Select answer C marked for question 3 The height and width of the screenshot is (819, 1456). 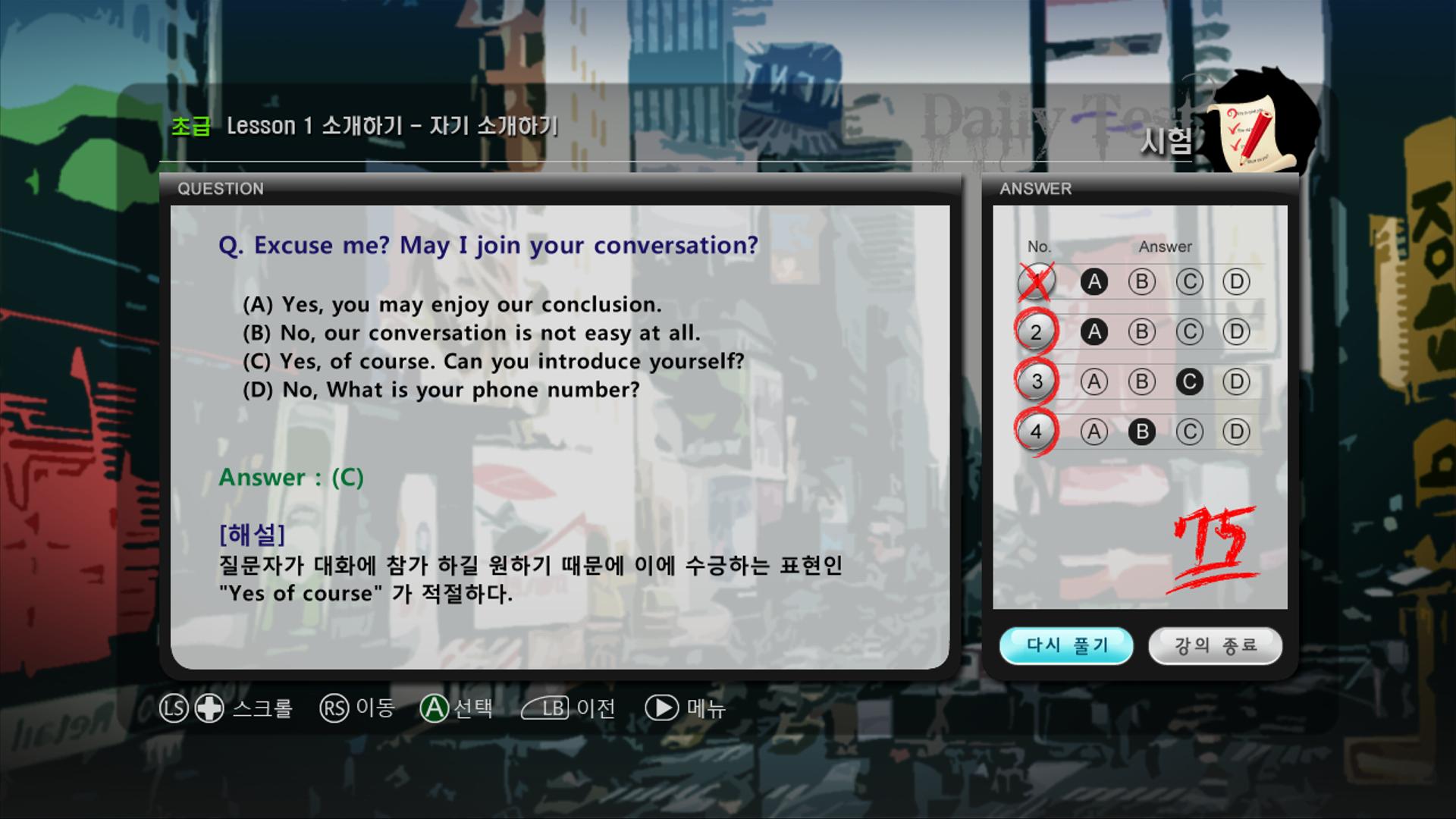tap(1191, 382)
